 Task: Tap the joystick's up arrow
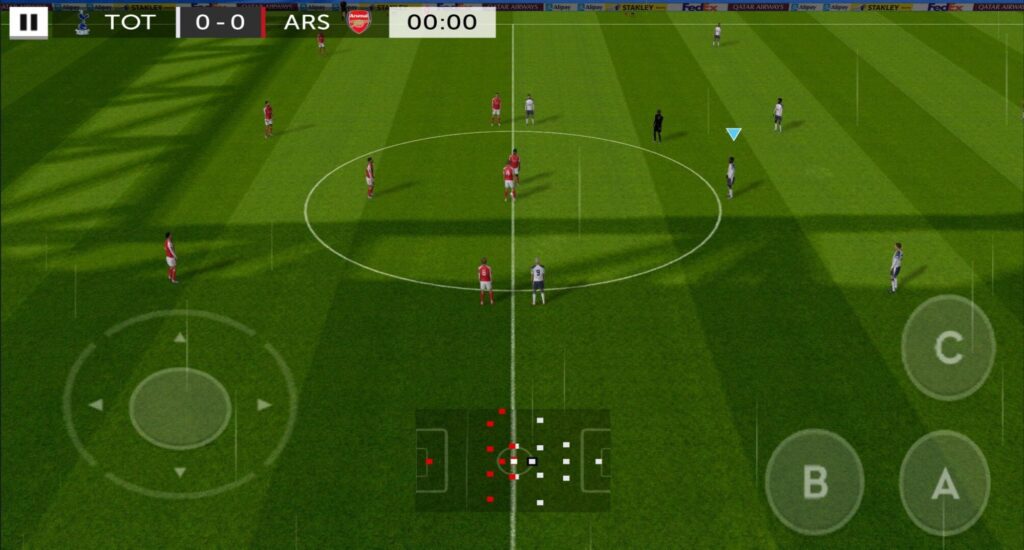click(180, 338)
